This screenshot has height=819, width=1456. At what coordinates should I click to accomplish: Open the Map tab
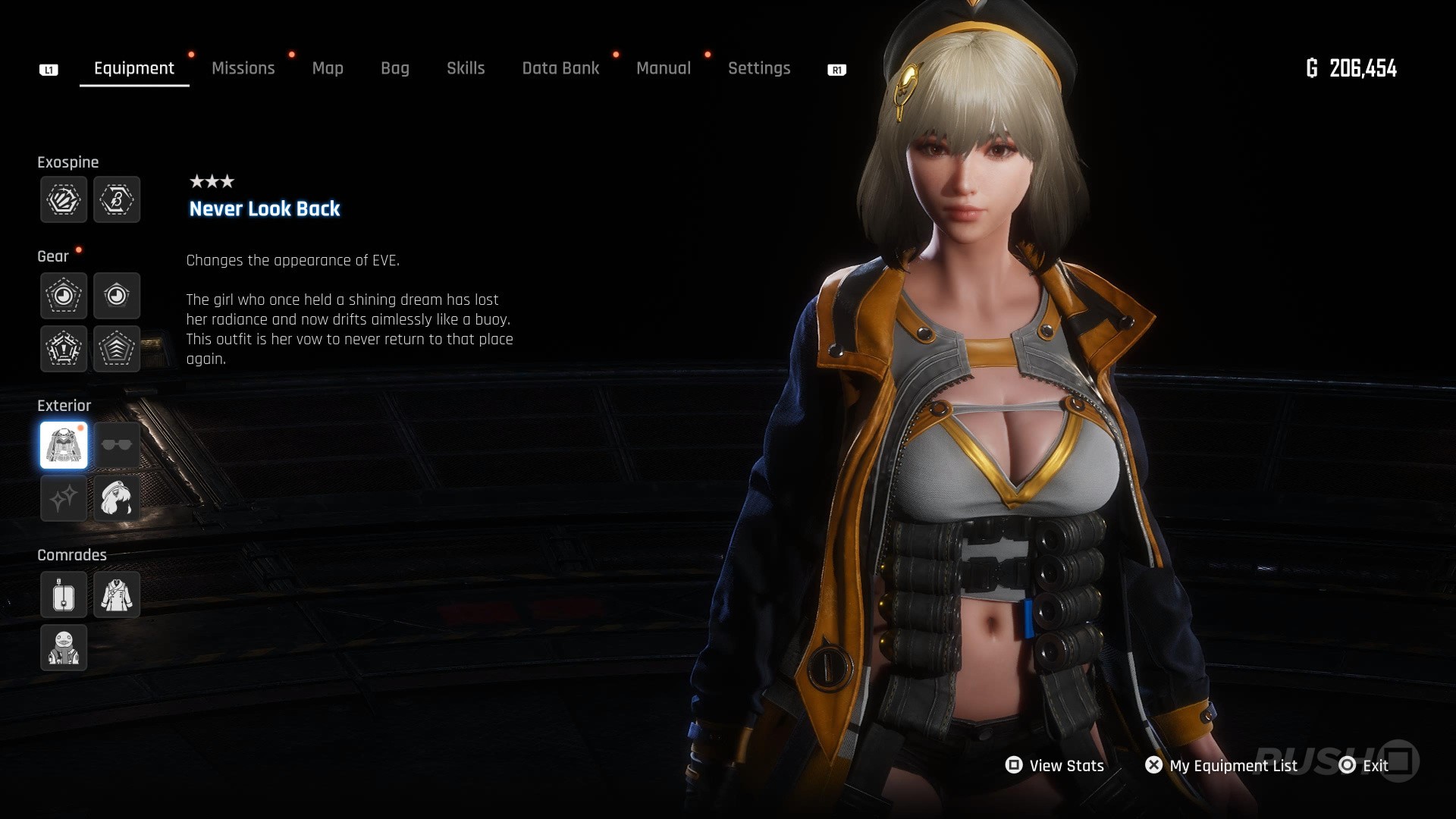point(328,68)
